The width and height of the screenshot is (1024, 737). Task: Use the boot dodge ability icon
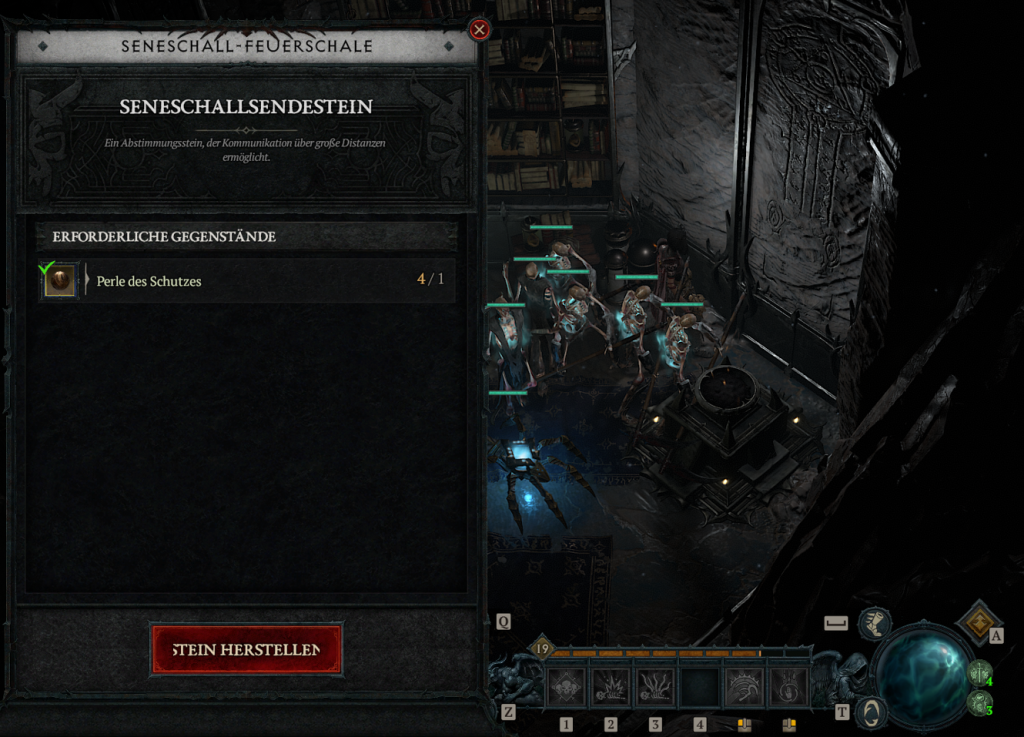click(x=875, y=623)
